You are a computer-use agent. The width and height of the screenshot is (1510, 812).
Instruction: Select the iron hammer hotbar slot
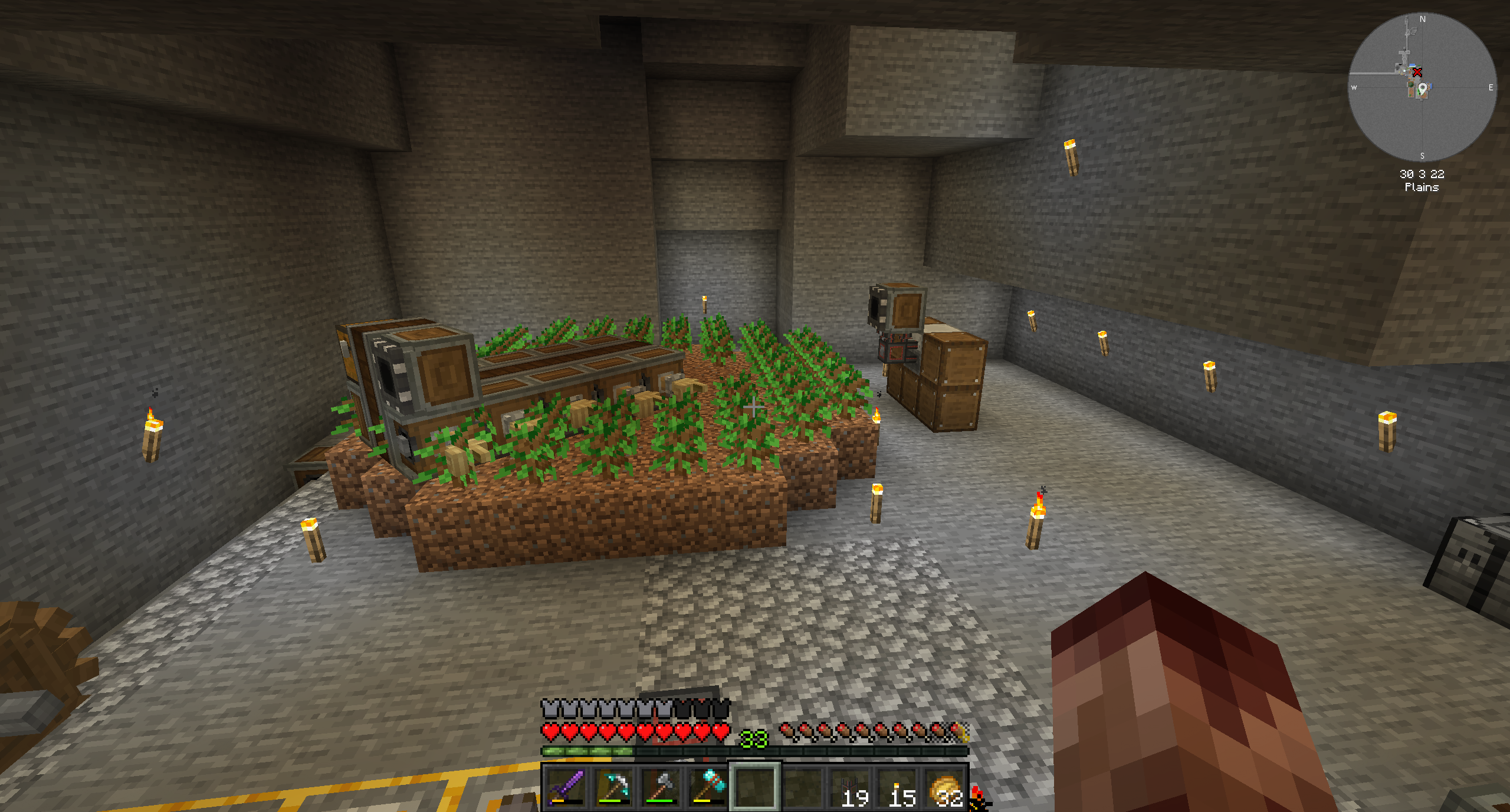coord(661,787)
